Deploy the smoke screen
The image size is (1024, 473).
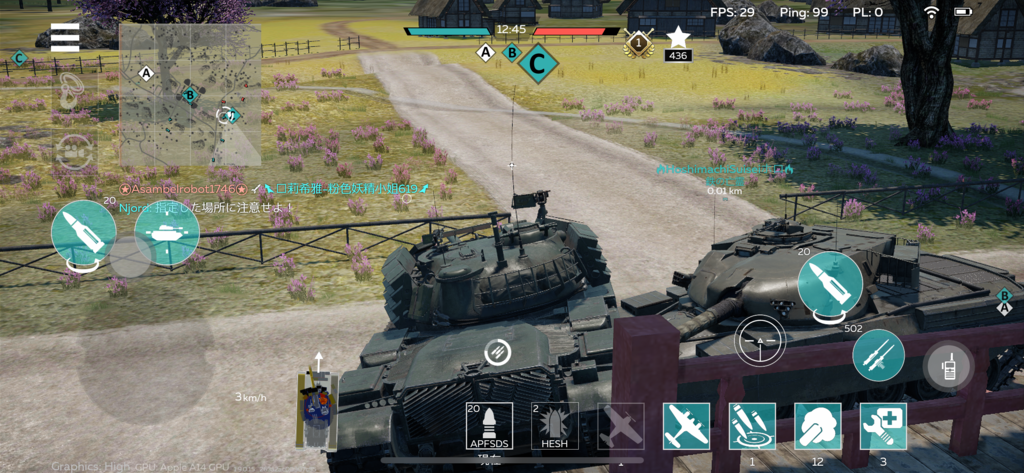pos(818,426)
